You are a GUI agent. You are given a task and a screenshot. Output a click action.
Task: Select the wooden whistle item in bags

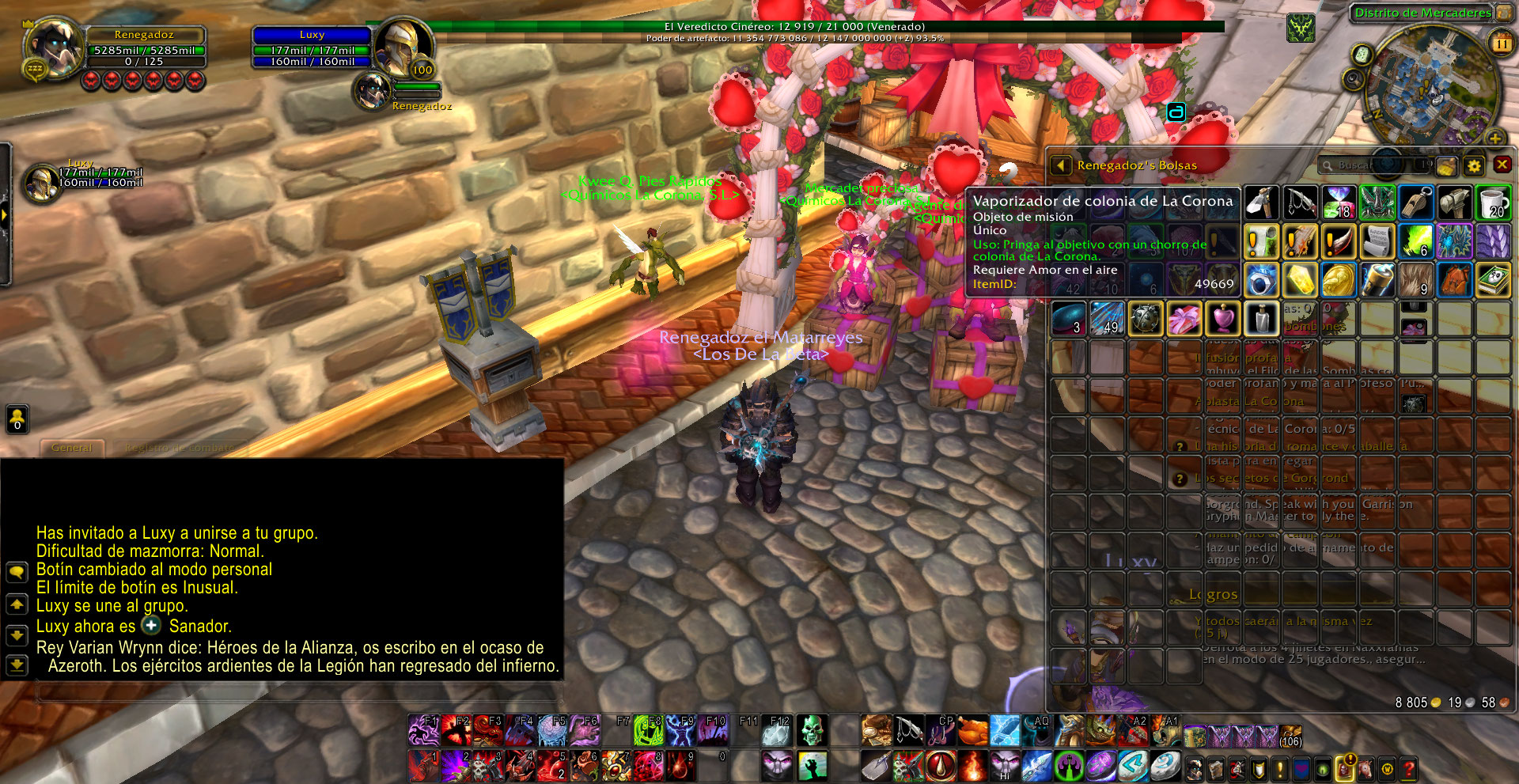pos(1415,203)
